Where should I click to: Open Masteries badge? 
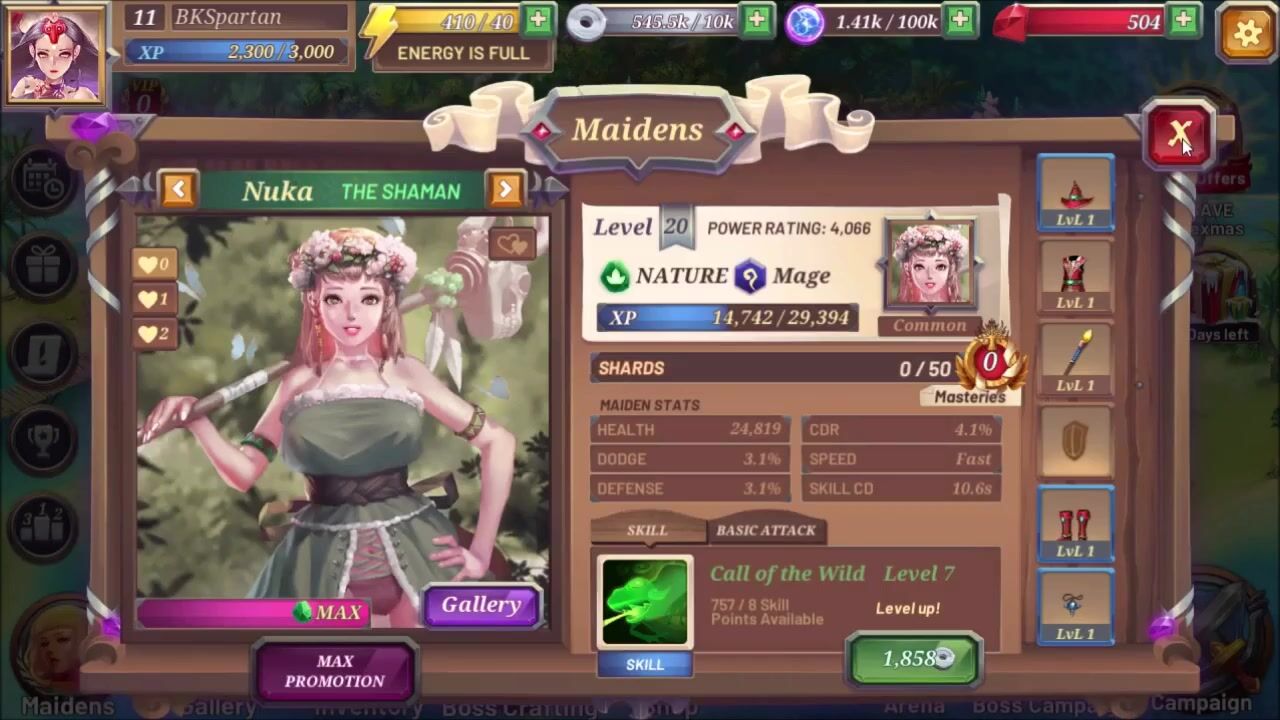coord(989,367)
